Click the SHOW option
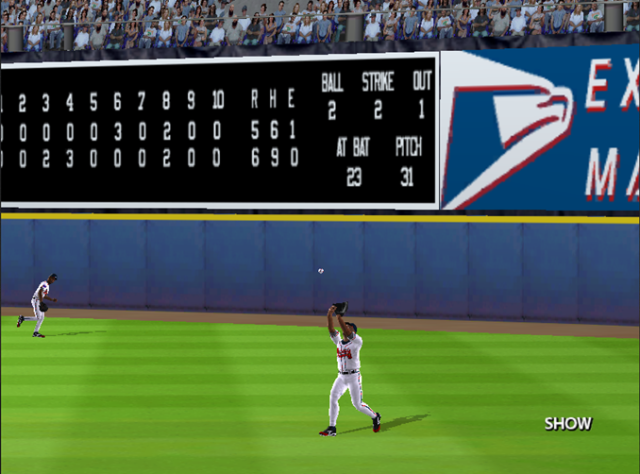This screenshot has width=640, height=474. click(x=568, y=423)
